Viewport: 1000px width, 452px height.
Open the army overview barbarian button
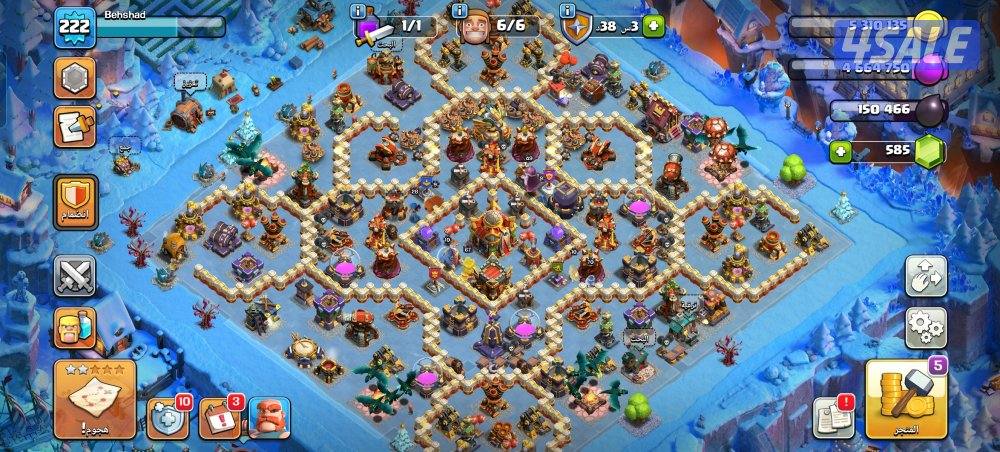[x=75, y=327]
